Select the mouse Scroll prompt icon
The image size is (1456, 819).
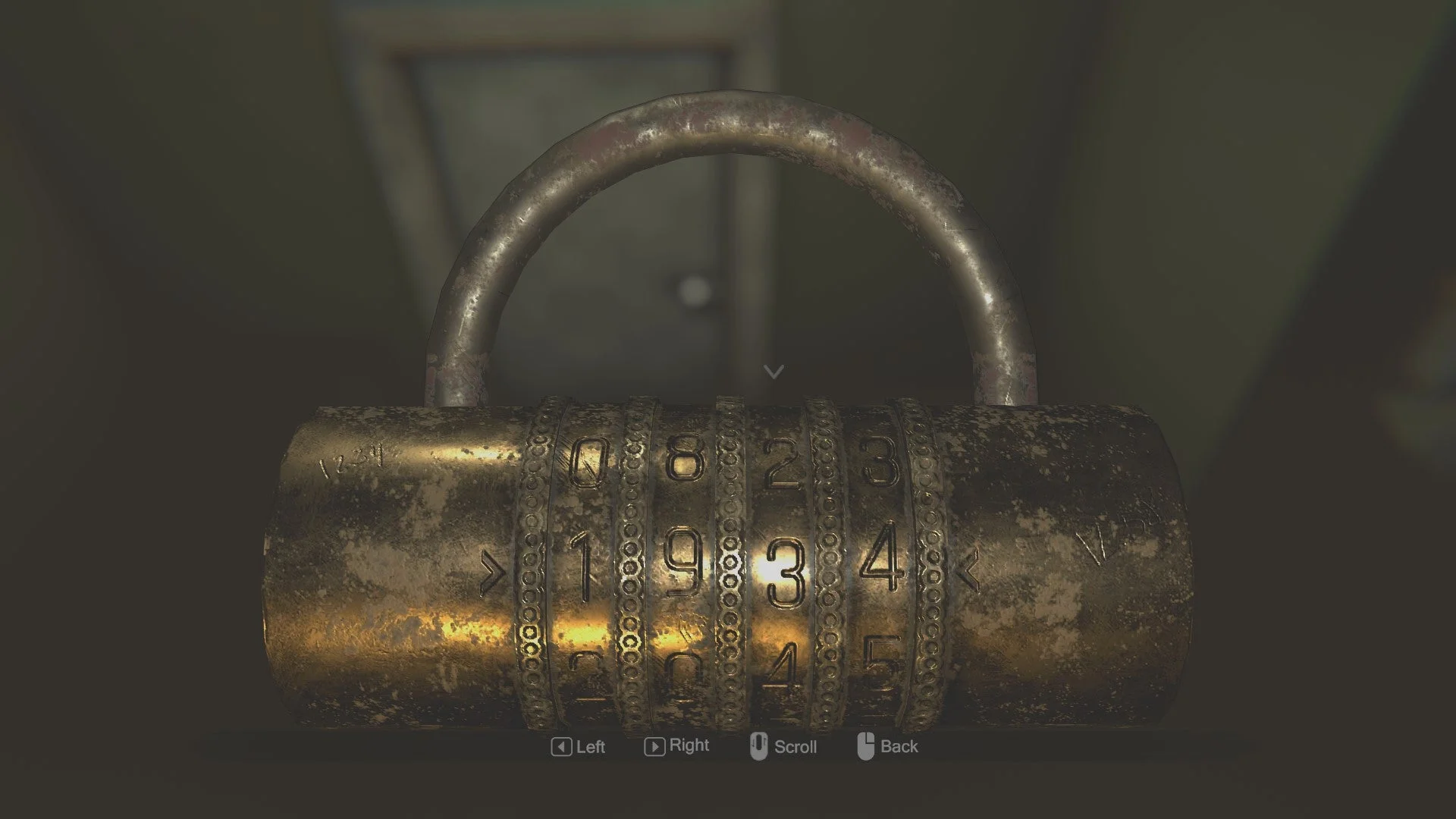(x=761, y=746)
